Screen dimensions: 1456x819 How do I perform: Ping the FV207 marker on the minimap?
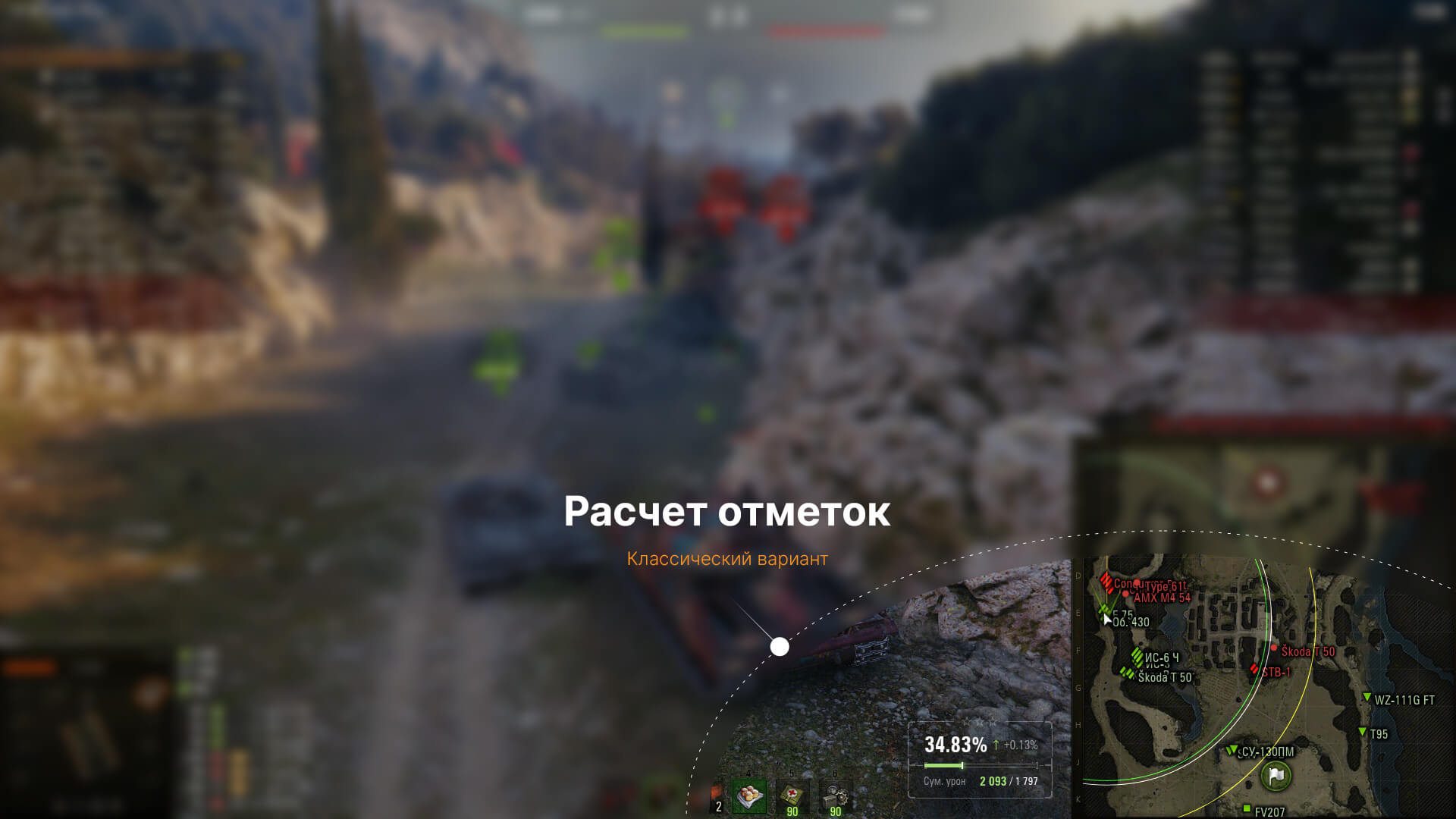(1247, 809)
